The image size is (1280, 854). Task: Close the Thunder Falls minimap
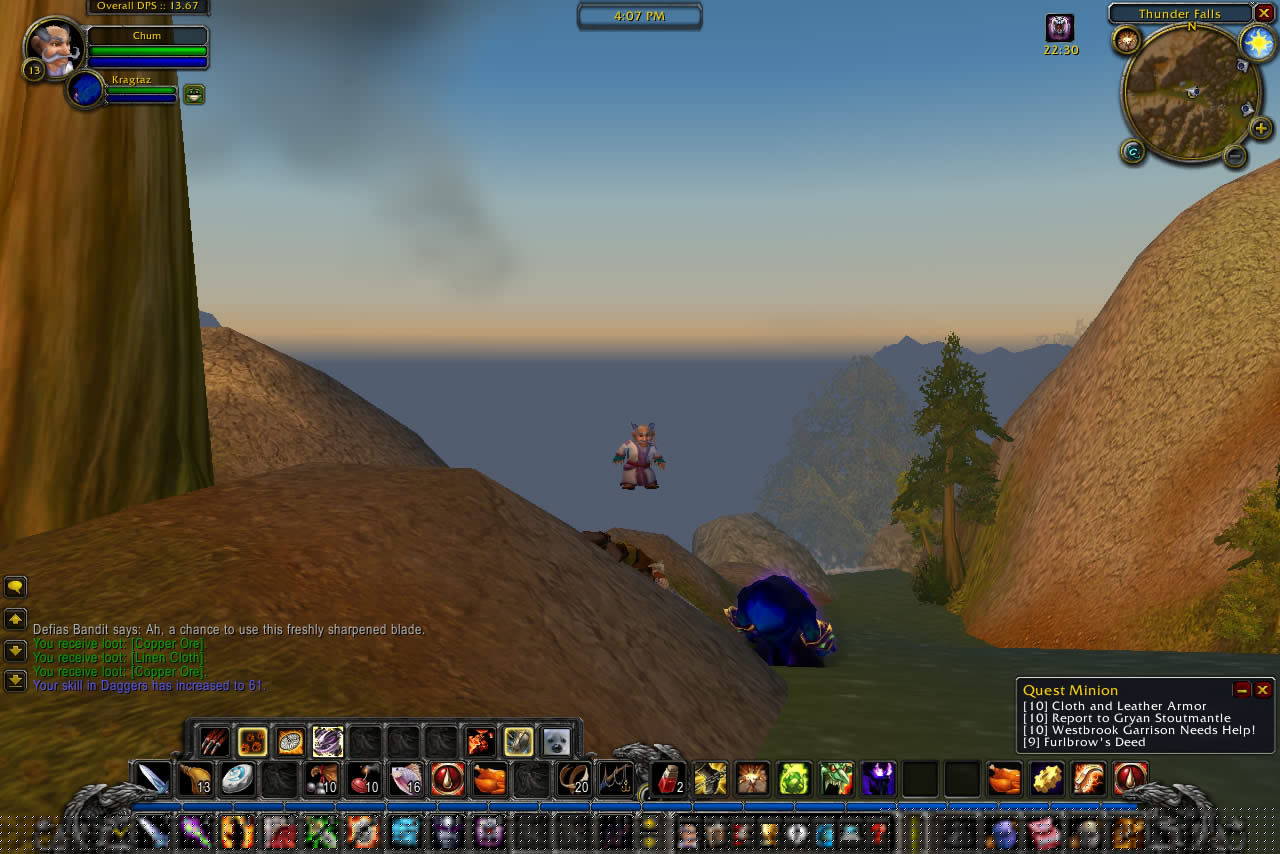pos(1264,13)
